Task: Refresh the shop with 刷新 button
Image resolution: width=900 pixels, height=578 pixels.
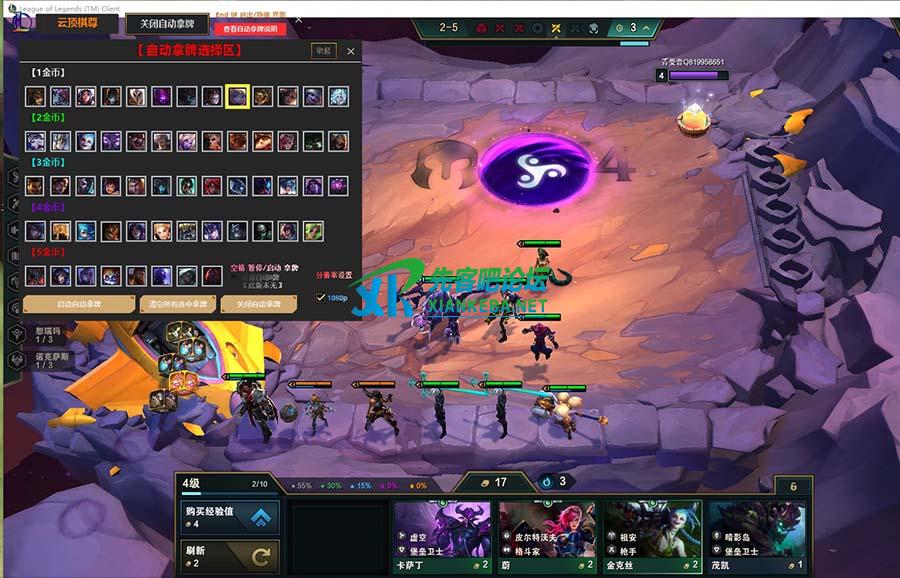Action: pyautogui.click(x=230, y=556)
